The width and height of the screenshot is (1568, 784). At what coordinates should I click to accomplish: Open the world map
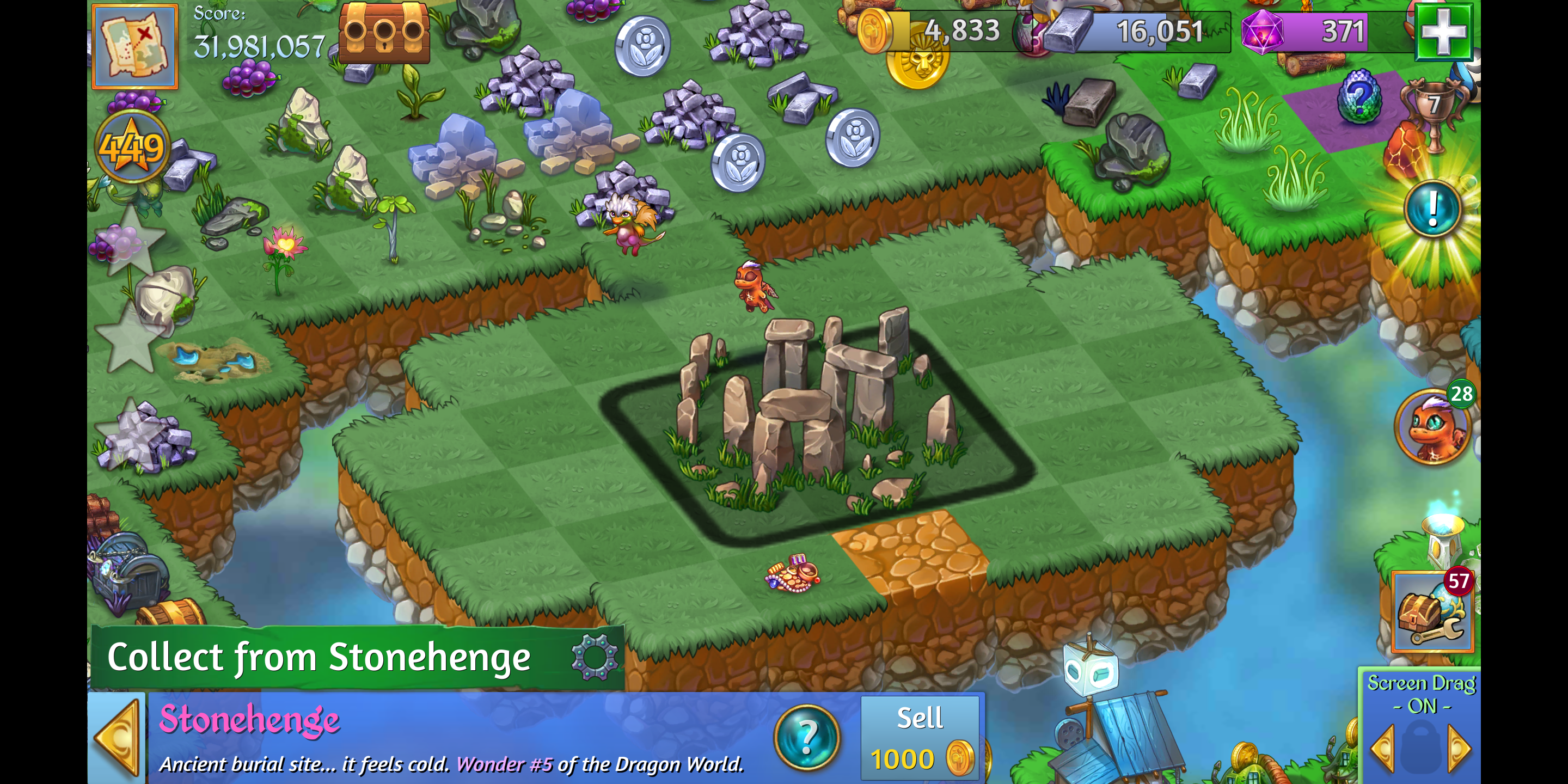pyautogui.click(x=134, y=46)
